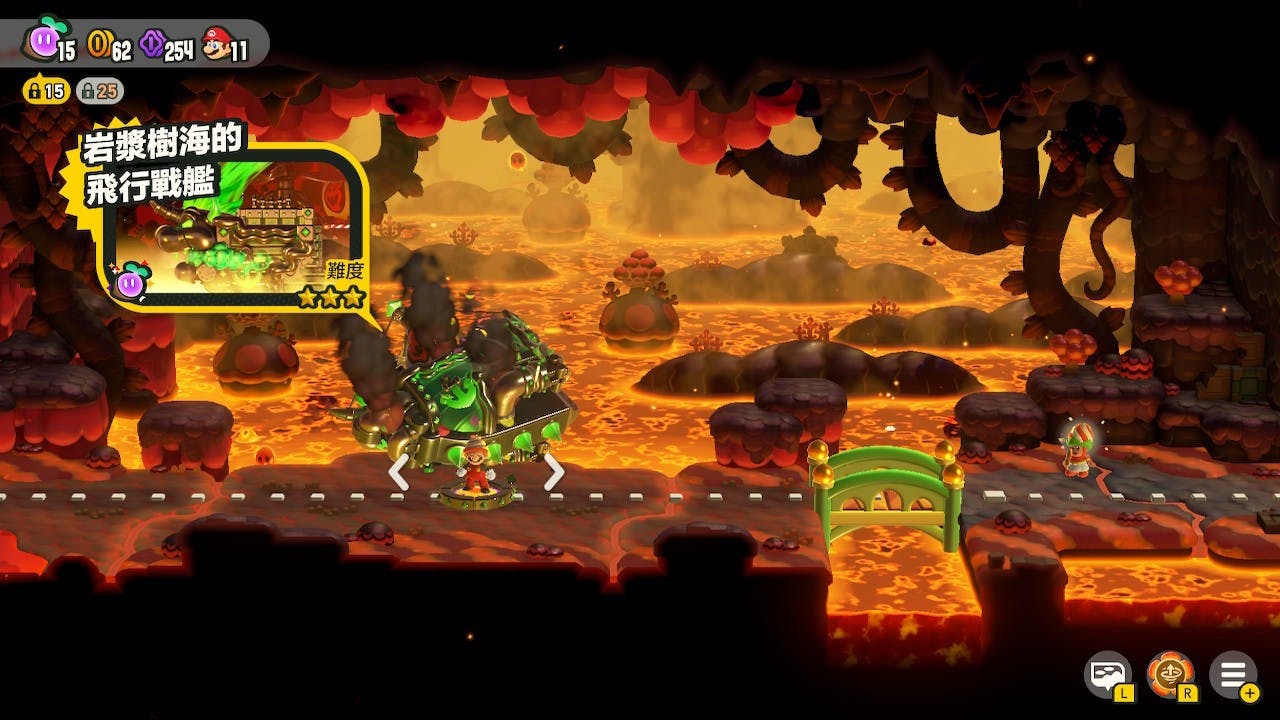
Task: Open the badge selection button
Action: click(x=1170, y=675)
